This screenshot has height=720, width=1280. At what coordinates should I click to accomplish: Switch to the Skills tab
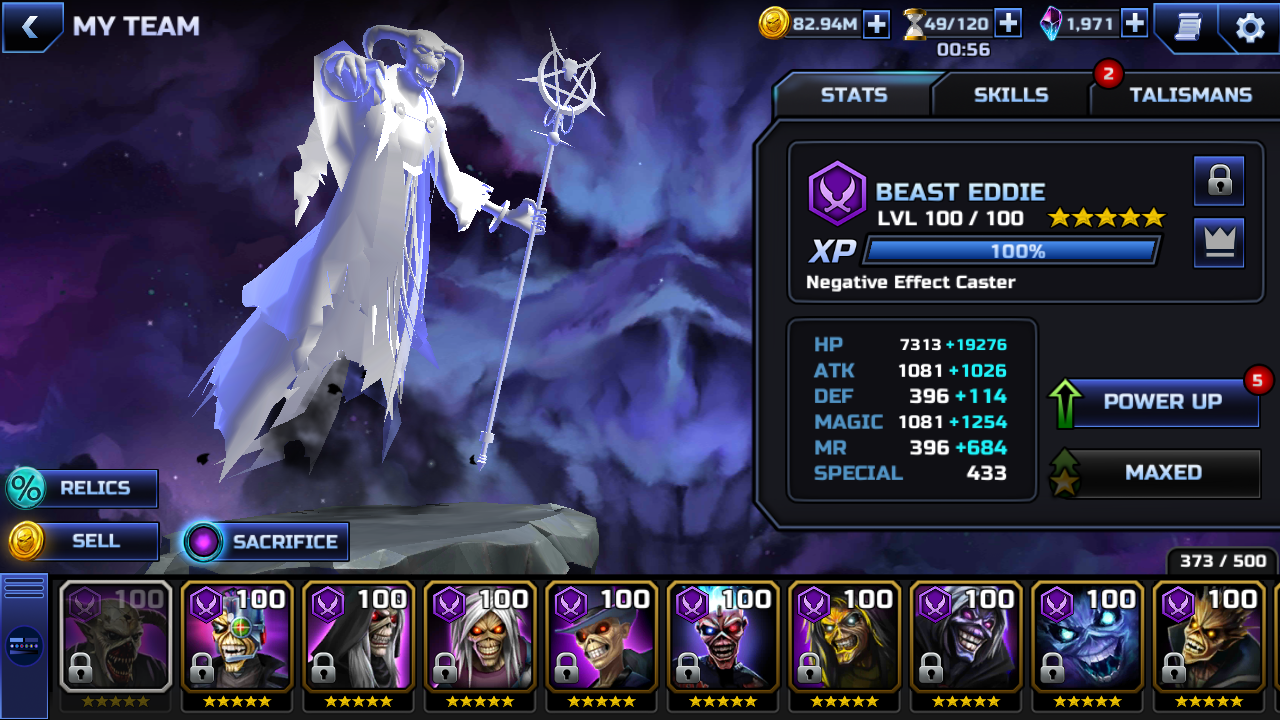(x=1011, y=95)
